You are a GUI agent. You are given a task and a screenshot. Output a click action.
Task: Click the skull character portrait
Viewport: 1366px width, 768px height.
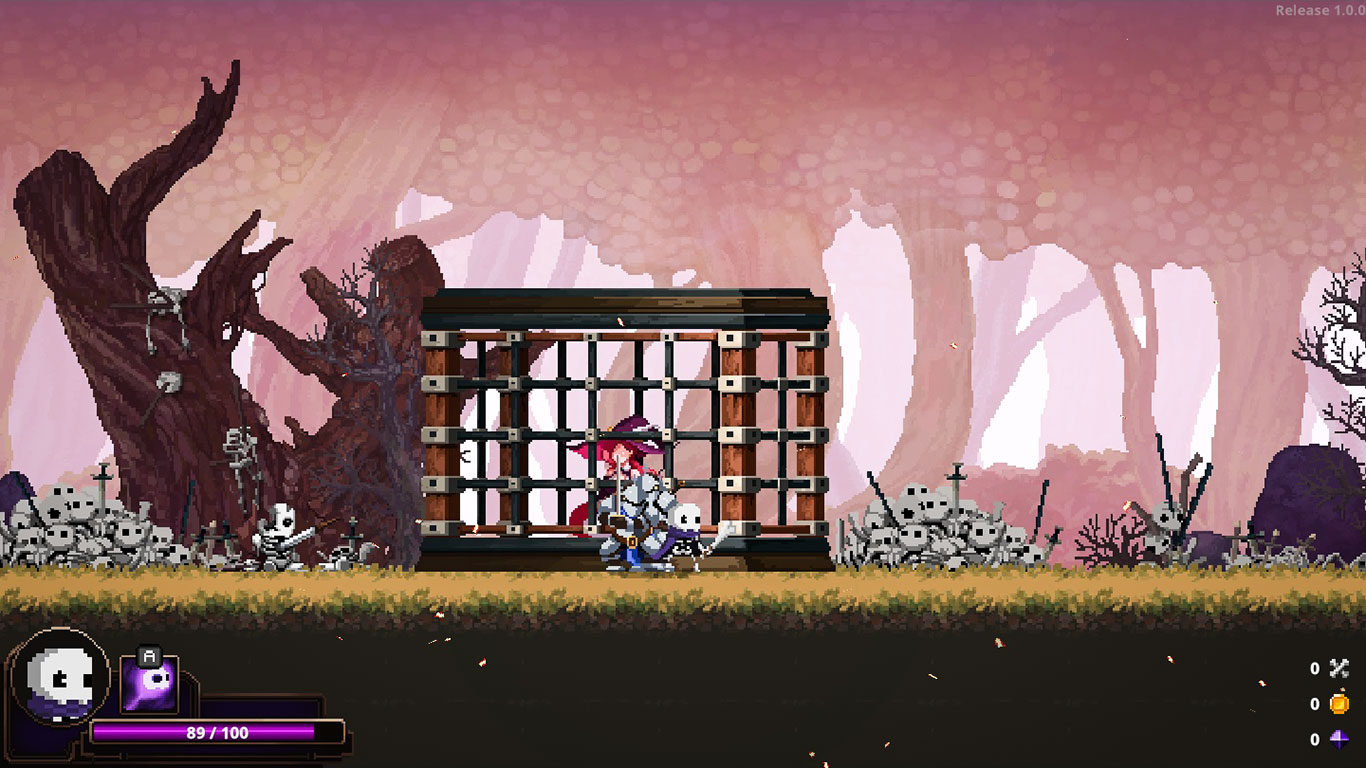point(60,679)
